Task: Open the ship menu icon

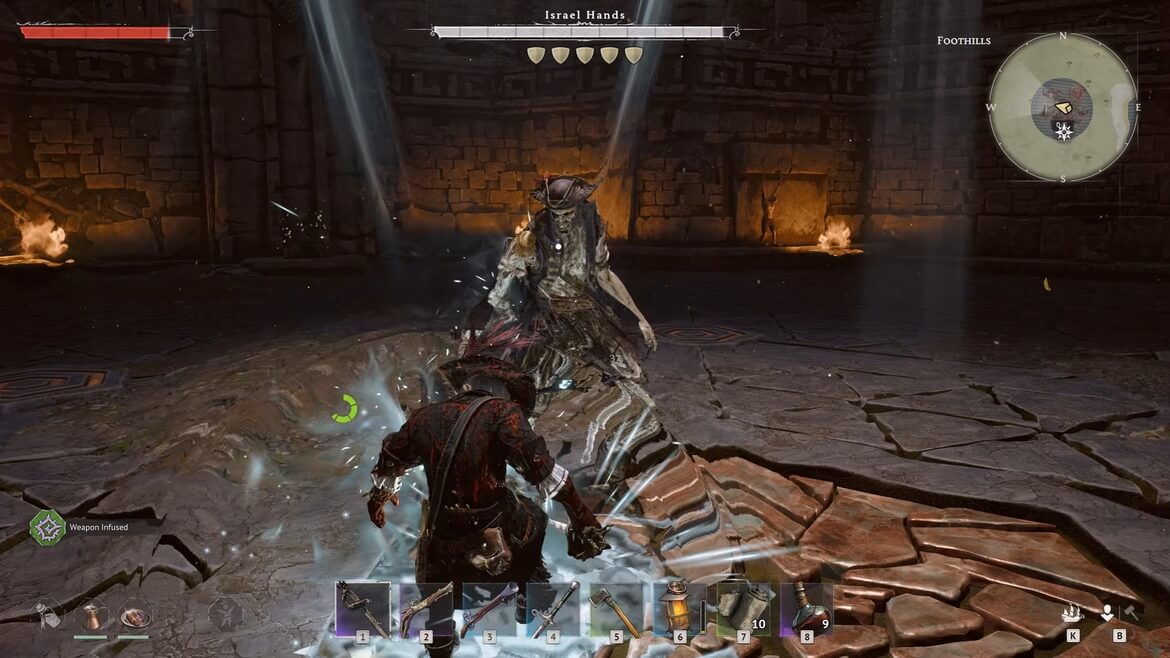Action: (1072, 613)
